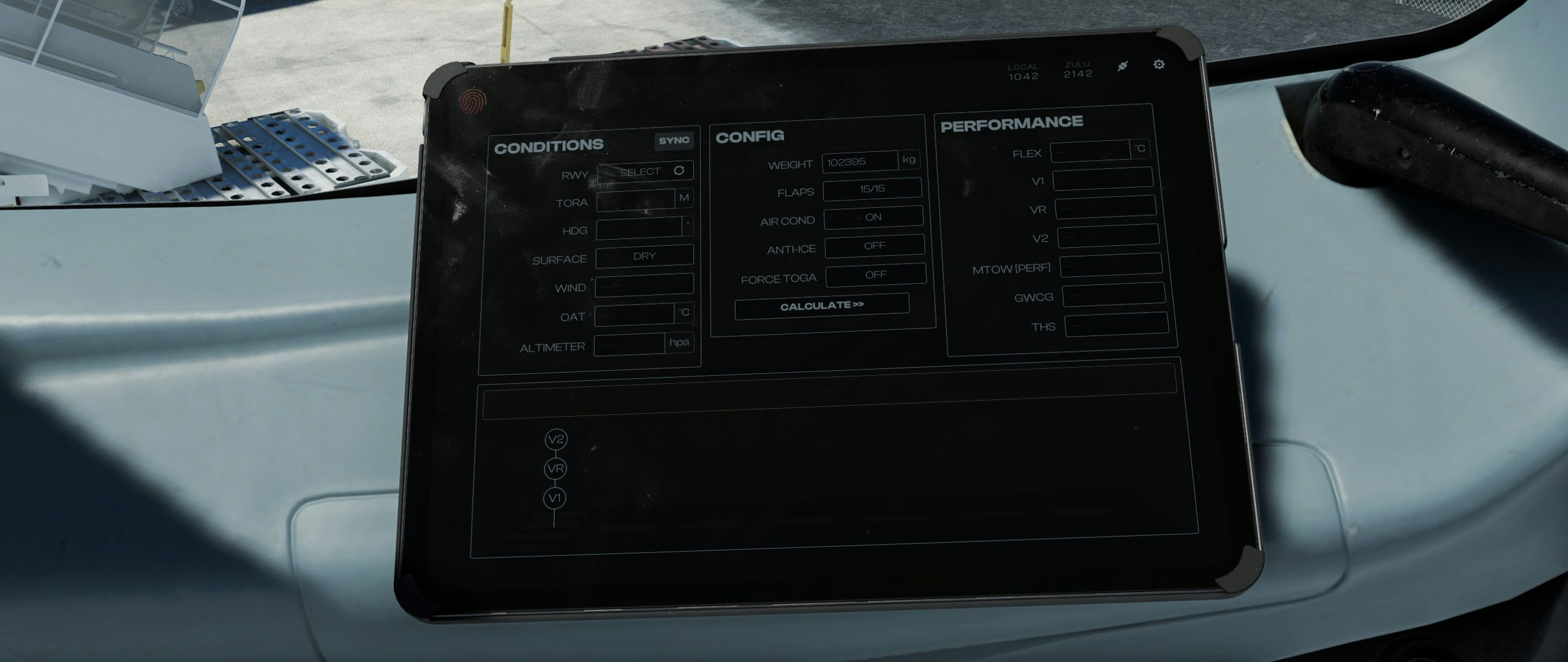
Task: Click the WIND input field
Action: tap(644, 285)
